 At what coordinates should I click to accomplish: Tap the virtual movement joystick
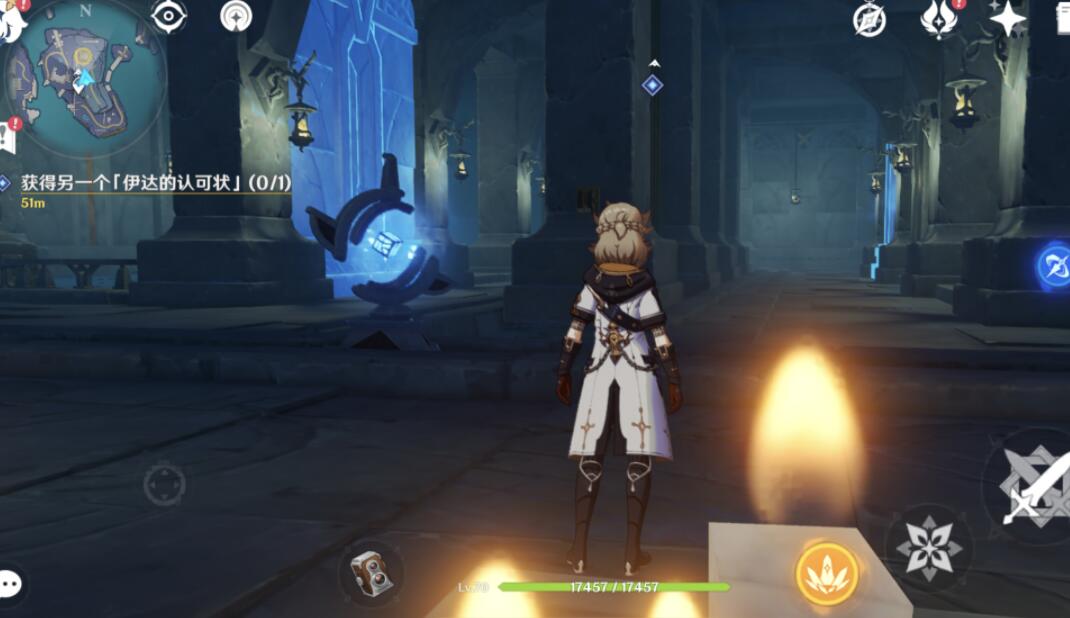click(x=164, y=484)
